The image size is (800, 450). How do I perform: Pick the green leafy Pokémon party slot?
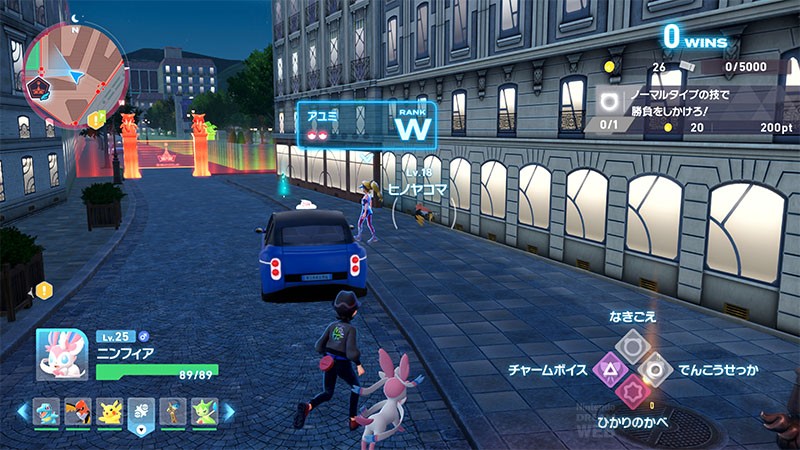[x=204, y=412]
